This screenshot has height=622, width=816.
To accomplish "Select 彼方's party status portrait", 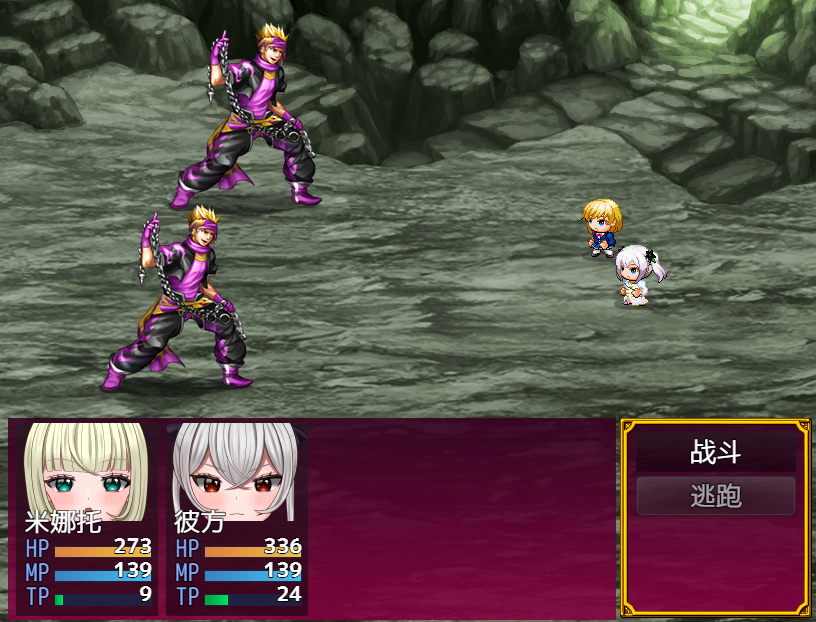I will click(x=236, y=470).
